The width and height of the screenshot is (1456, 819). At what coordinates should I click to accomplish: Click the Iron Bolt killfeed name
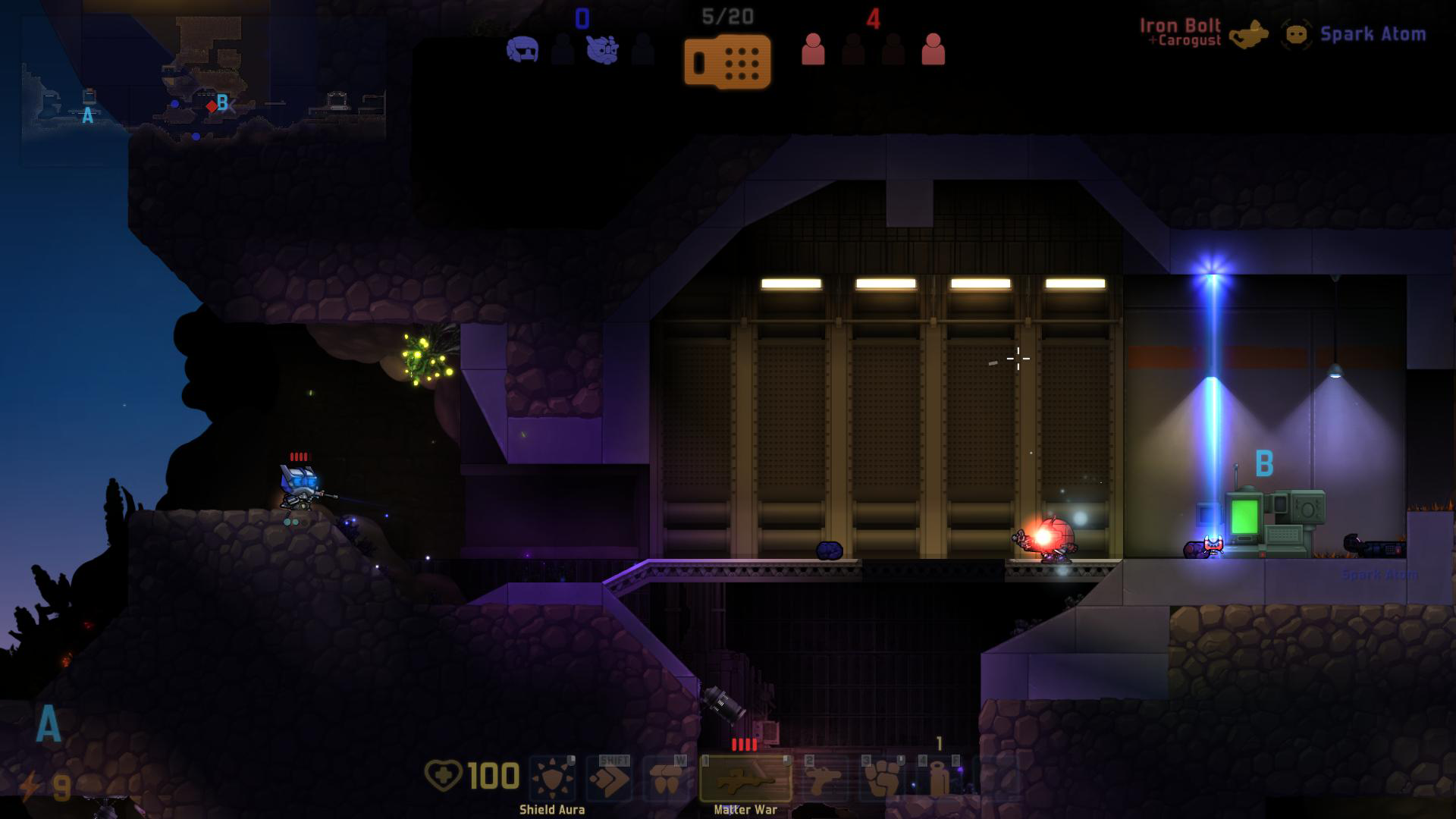(x=1180, y=26)
